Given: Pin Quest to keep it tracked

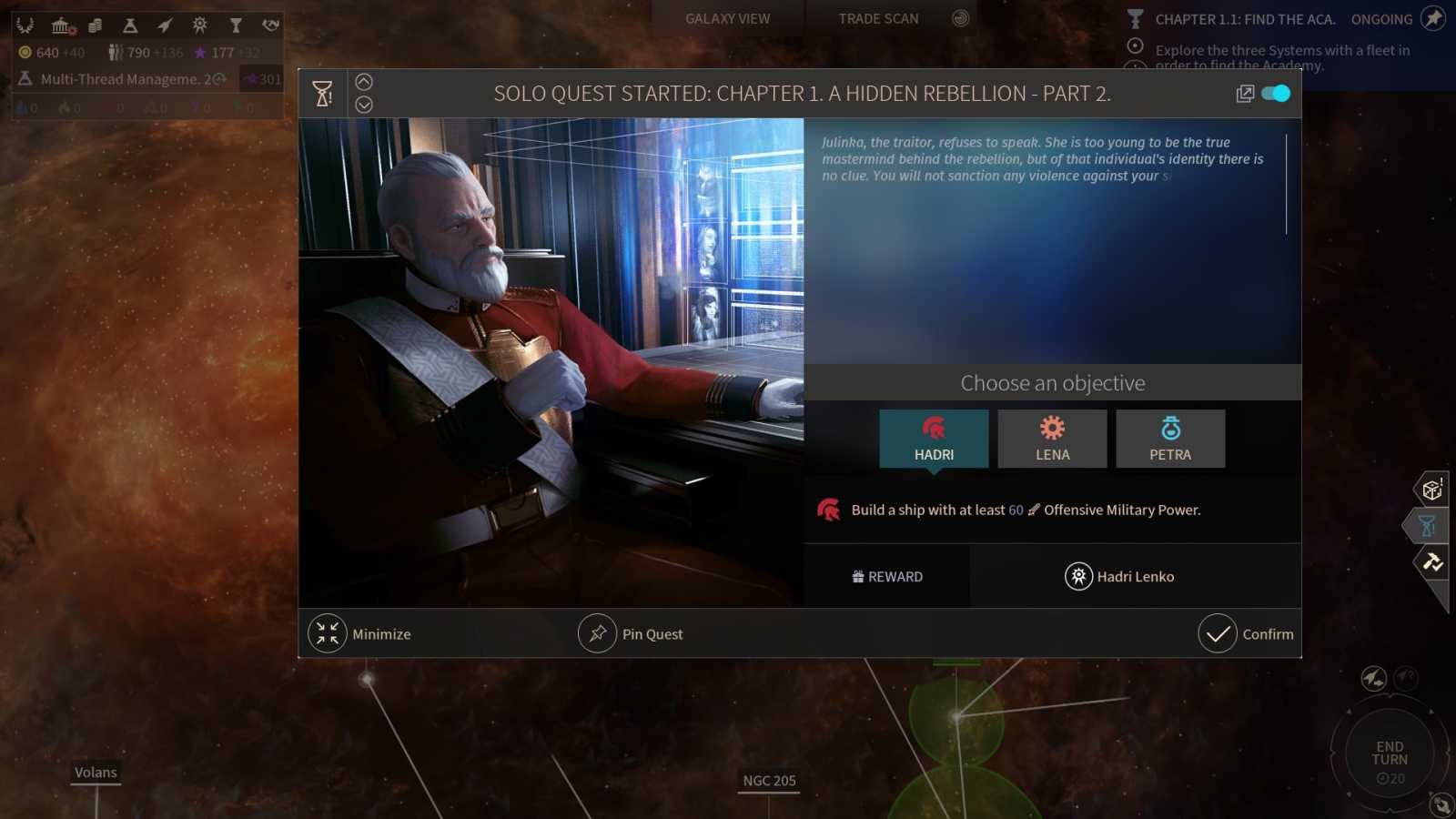Looking at the screenshot, I should (632, 633).
